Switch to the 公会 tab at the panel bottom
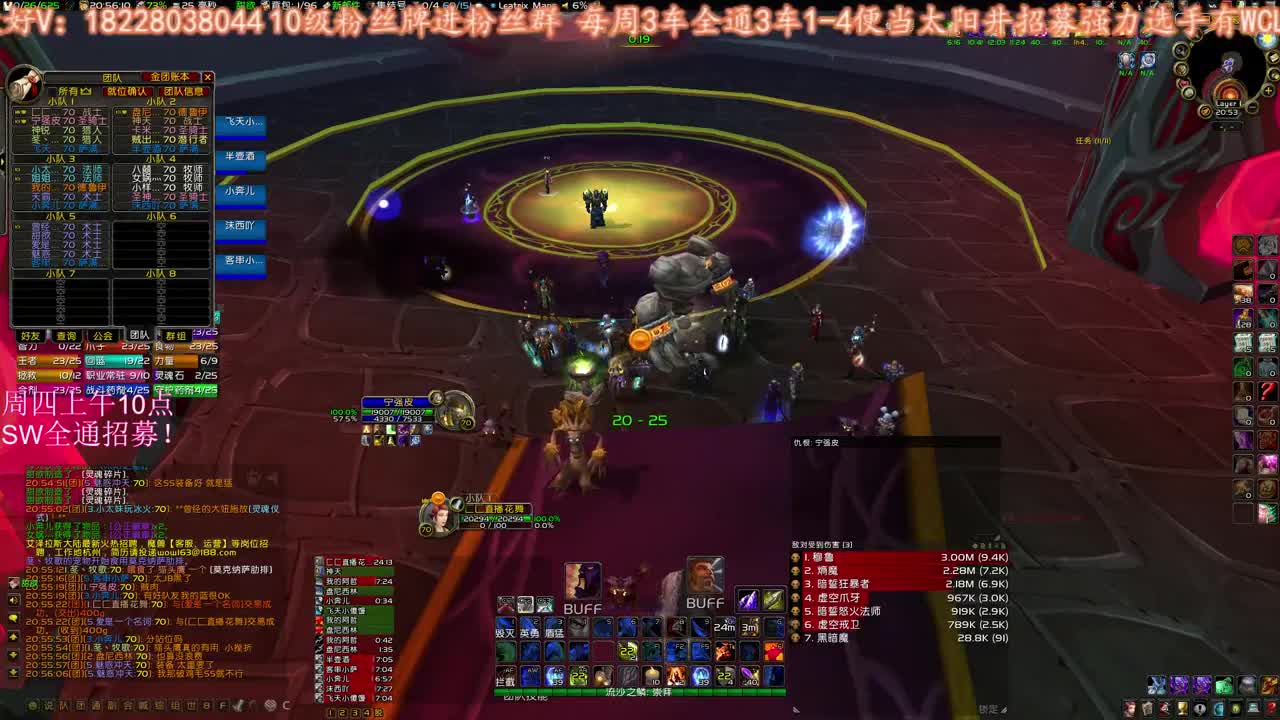Viewport: 1280px width, 720px height. (103, 335)
